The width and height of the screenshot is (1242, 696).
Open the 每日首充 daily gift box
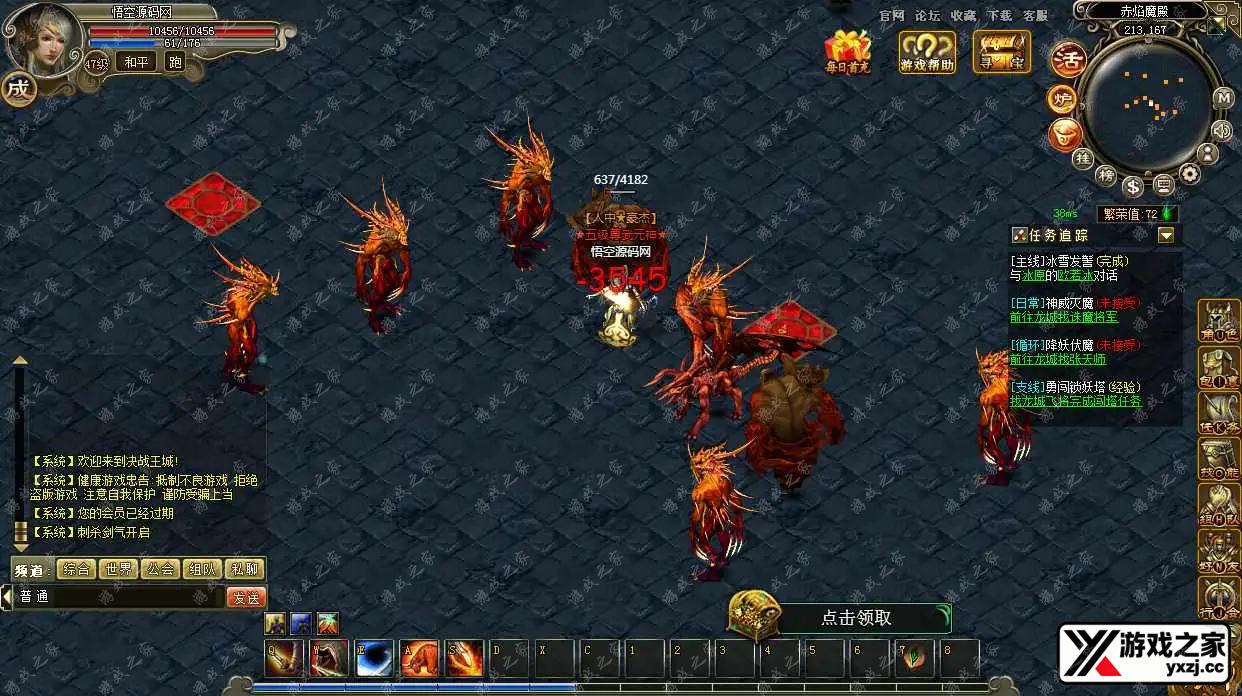point(847,51)
